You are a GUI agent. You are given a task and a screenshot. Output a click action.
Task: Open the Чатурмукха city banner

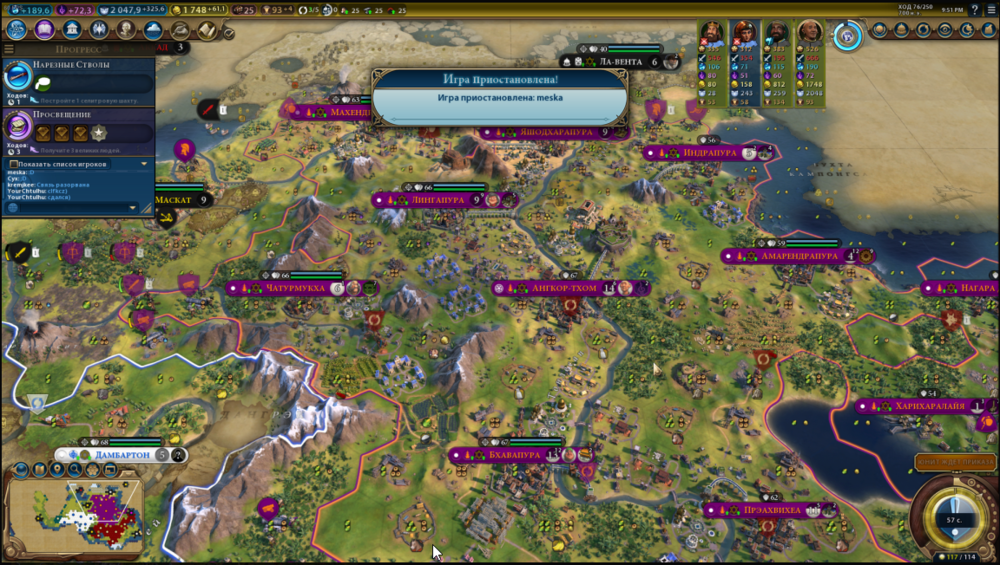point(296,288)
